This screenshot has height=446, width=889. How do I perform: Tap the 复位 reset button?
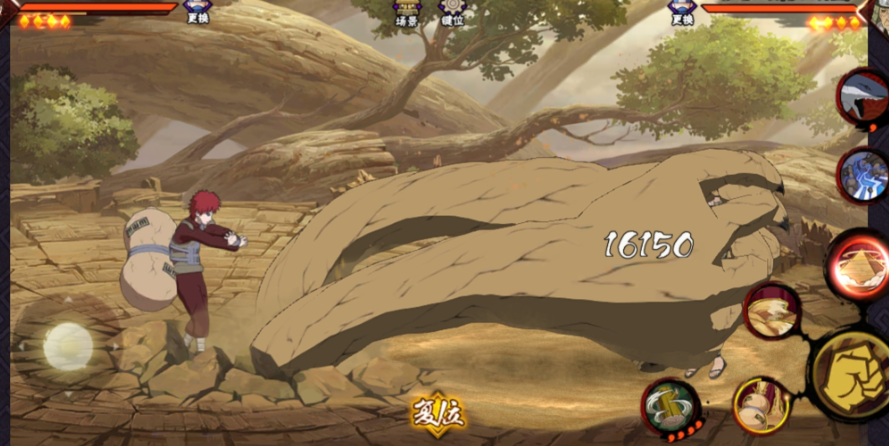coord(438,411)
